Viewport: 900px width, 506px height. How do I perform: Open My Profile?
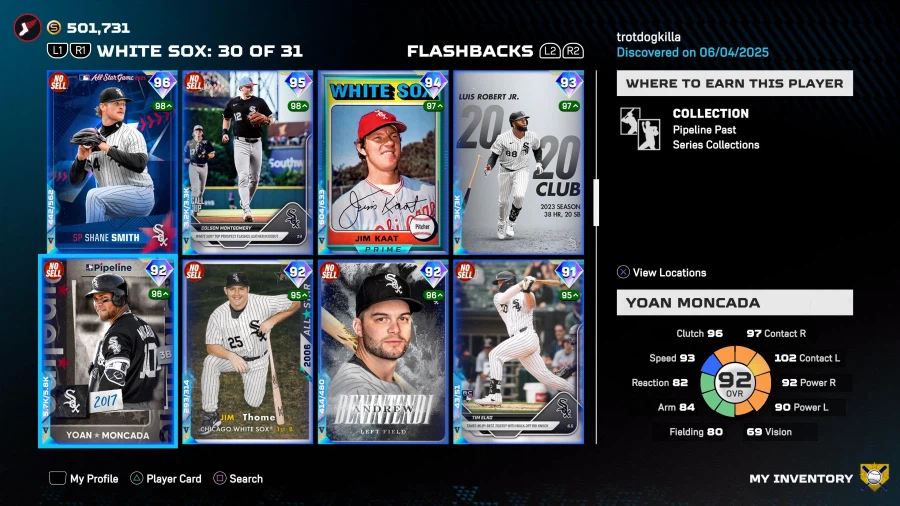point(84,479)
